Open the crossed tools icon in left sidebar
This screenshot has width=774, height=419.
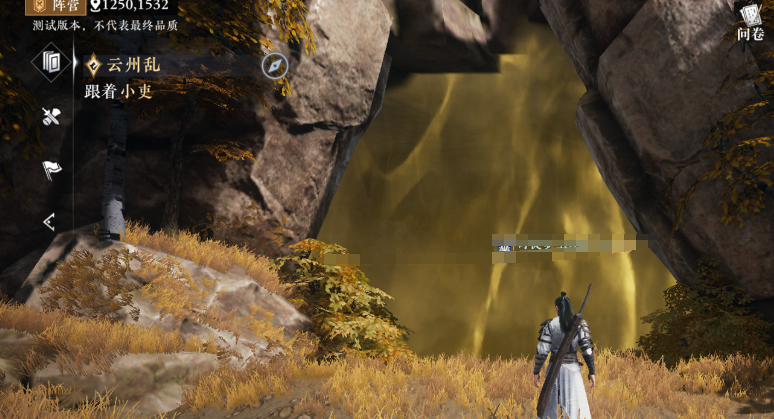click(52, 117)
